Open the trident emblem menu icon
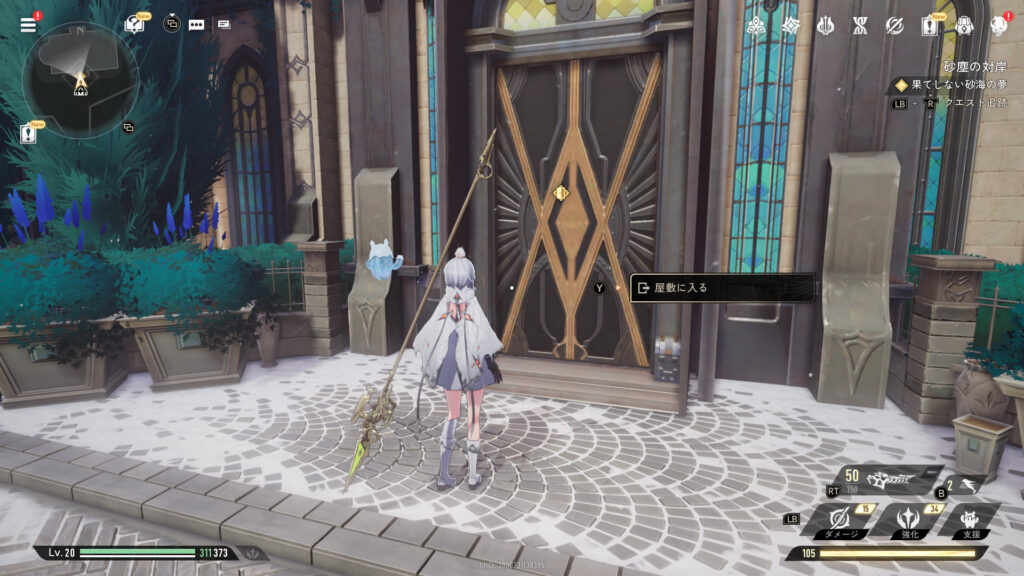This screenshot has width=1024, height=576. pyautogui.click(x=826, y=25)
